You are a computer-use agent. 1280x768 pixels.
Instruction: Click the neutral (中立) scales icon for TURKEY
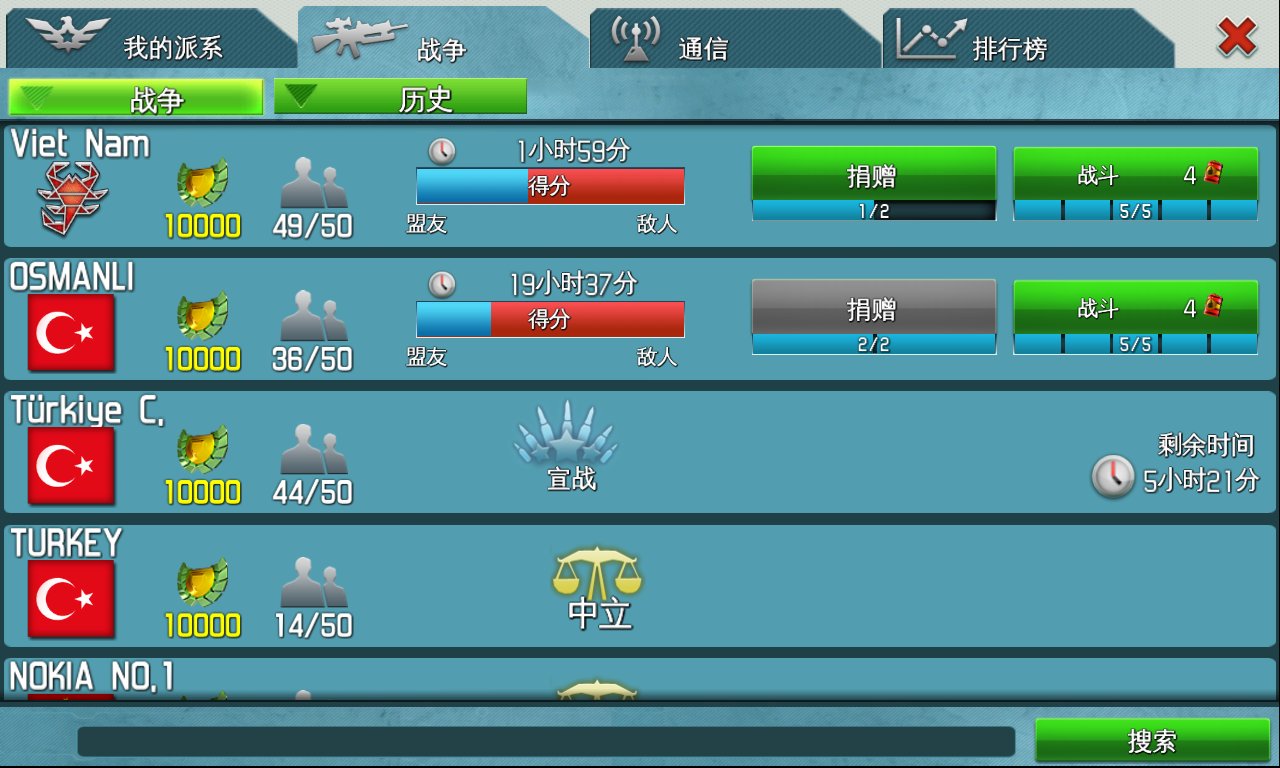(597, 573)
